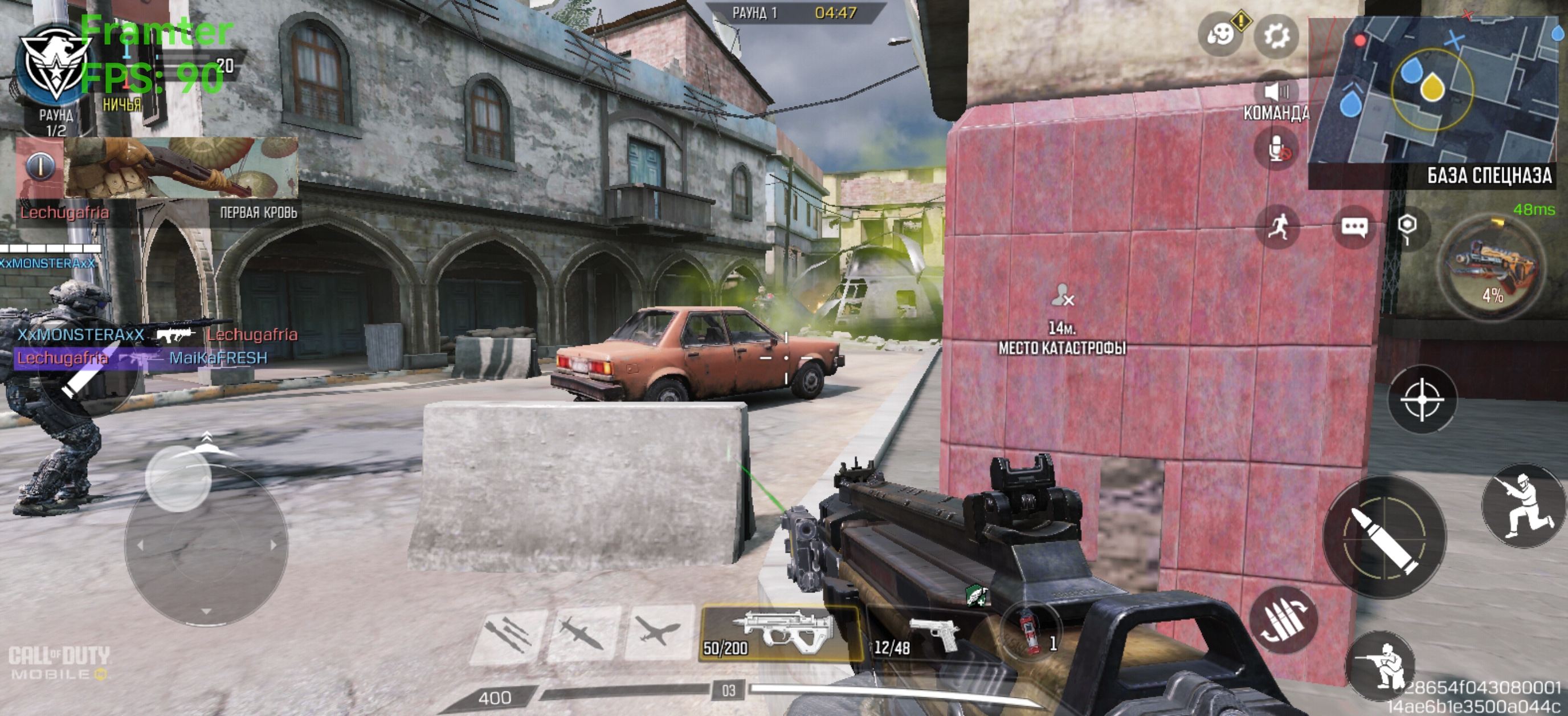Viewport: 1568px width, 716px height.
Task: Toggle the team speaker audio
Action: (x=1276, y=92)
